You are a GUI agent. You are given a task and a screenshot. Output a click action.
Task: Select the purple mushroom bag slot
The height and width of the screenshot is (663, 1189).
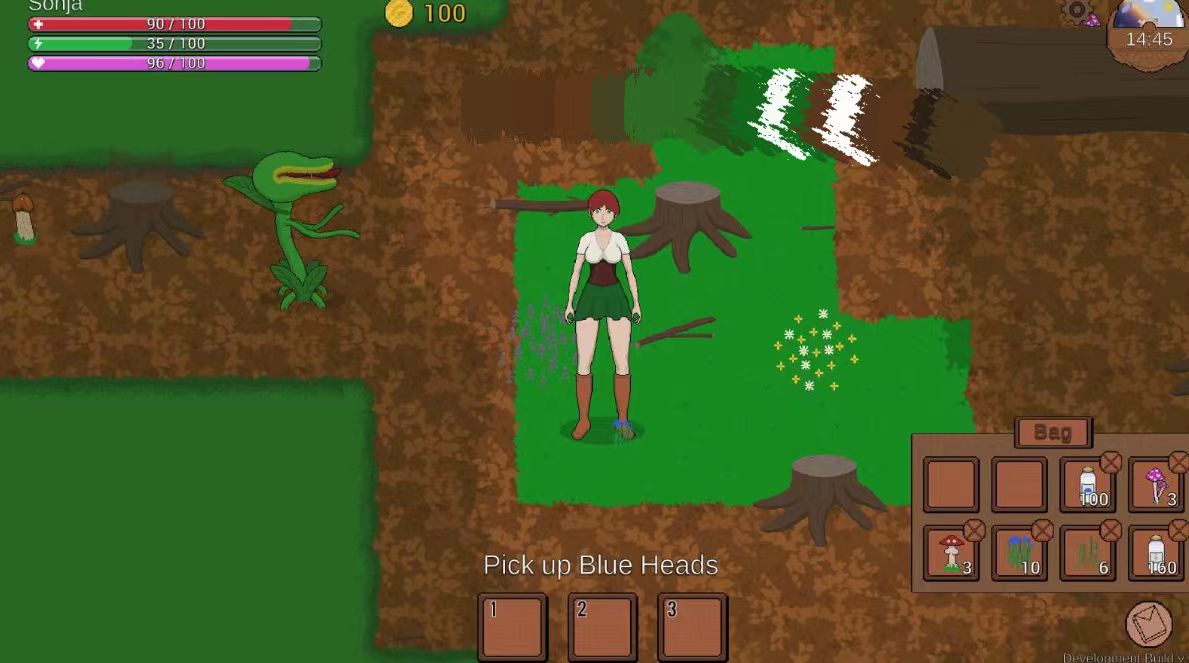[1156, 485]
